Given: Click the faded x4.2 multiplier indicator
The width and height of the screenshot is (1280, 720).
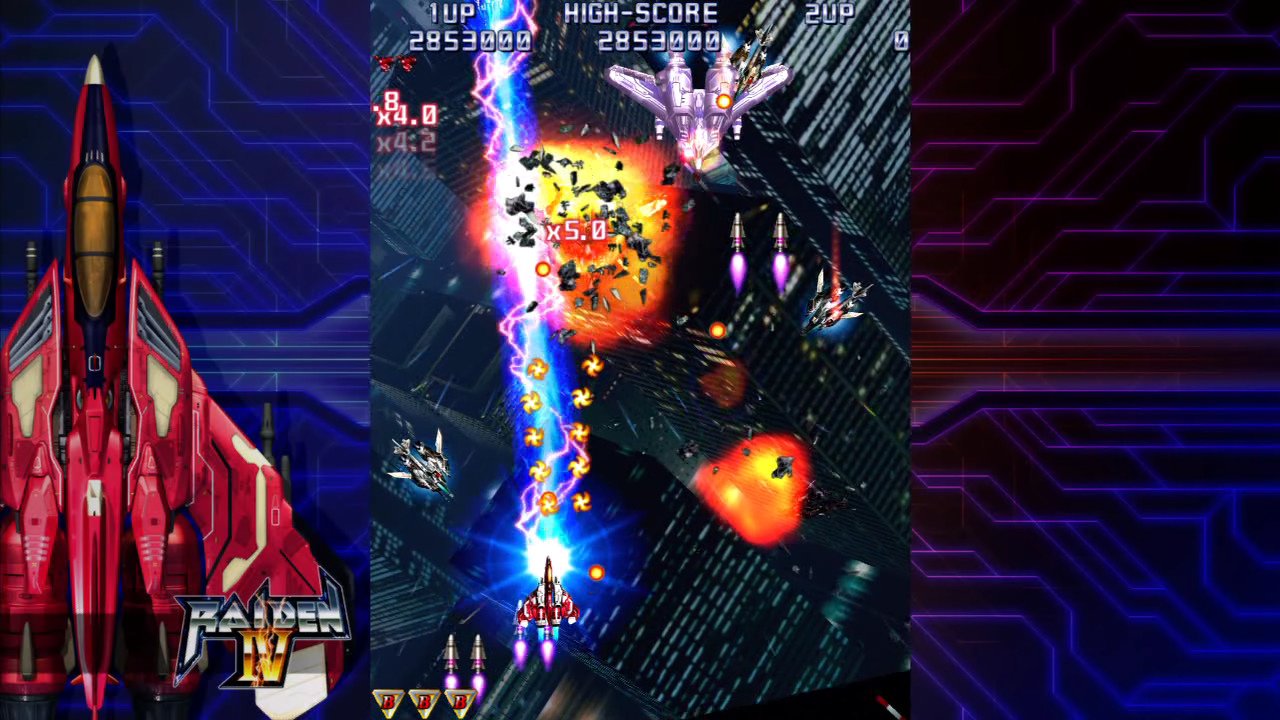Looking at the screenshot, I should coord(405,143).
